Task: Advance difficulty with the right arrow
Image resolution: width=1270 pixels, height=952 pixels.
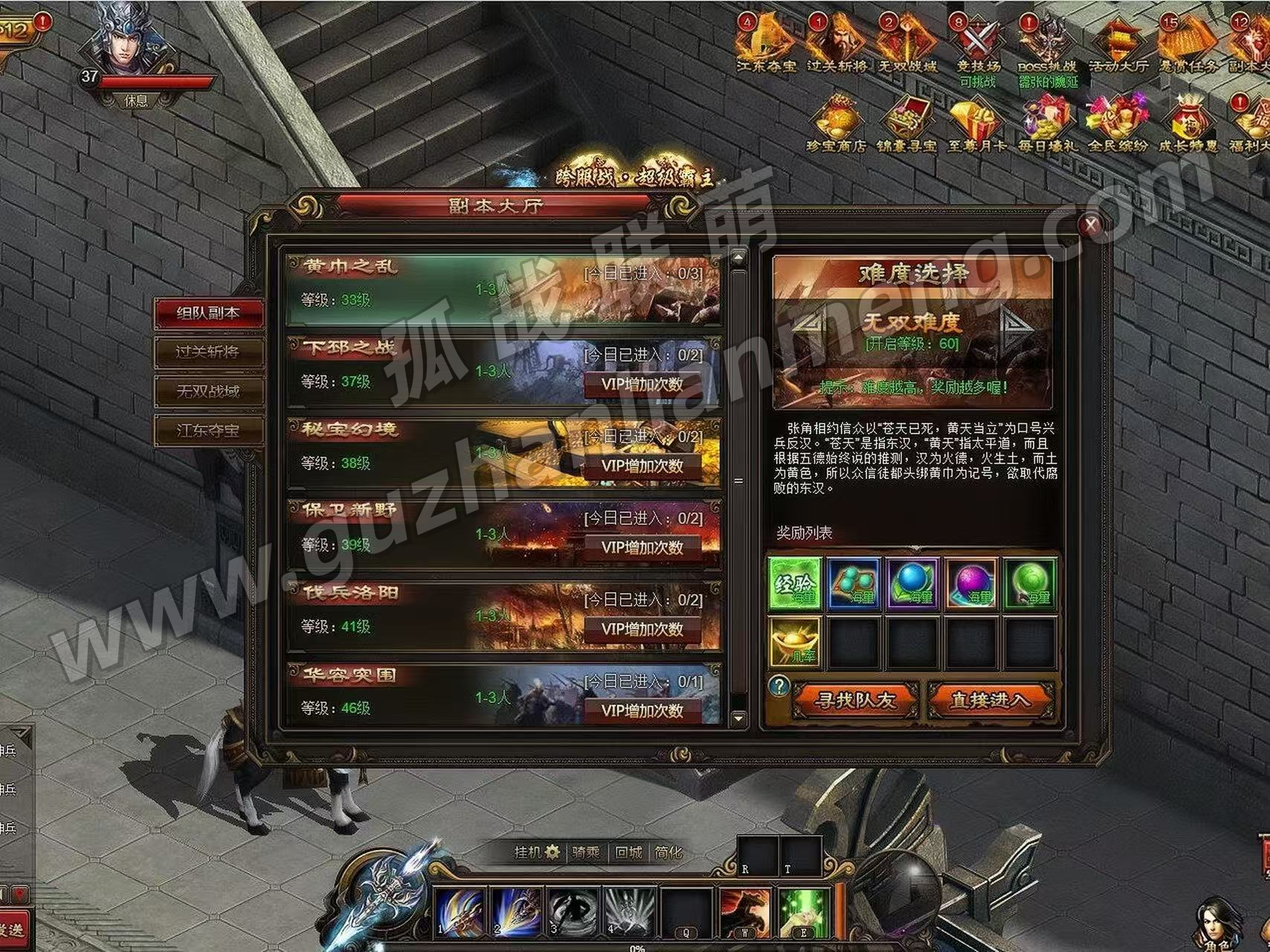Action: tap(1014, 327)
